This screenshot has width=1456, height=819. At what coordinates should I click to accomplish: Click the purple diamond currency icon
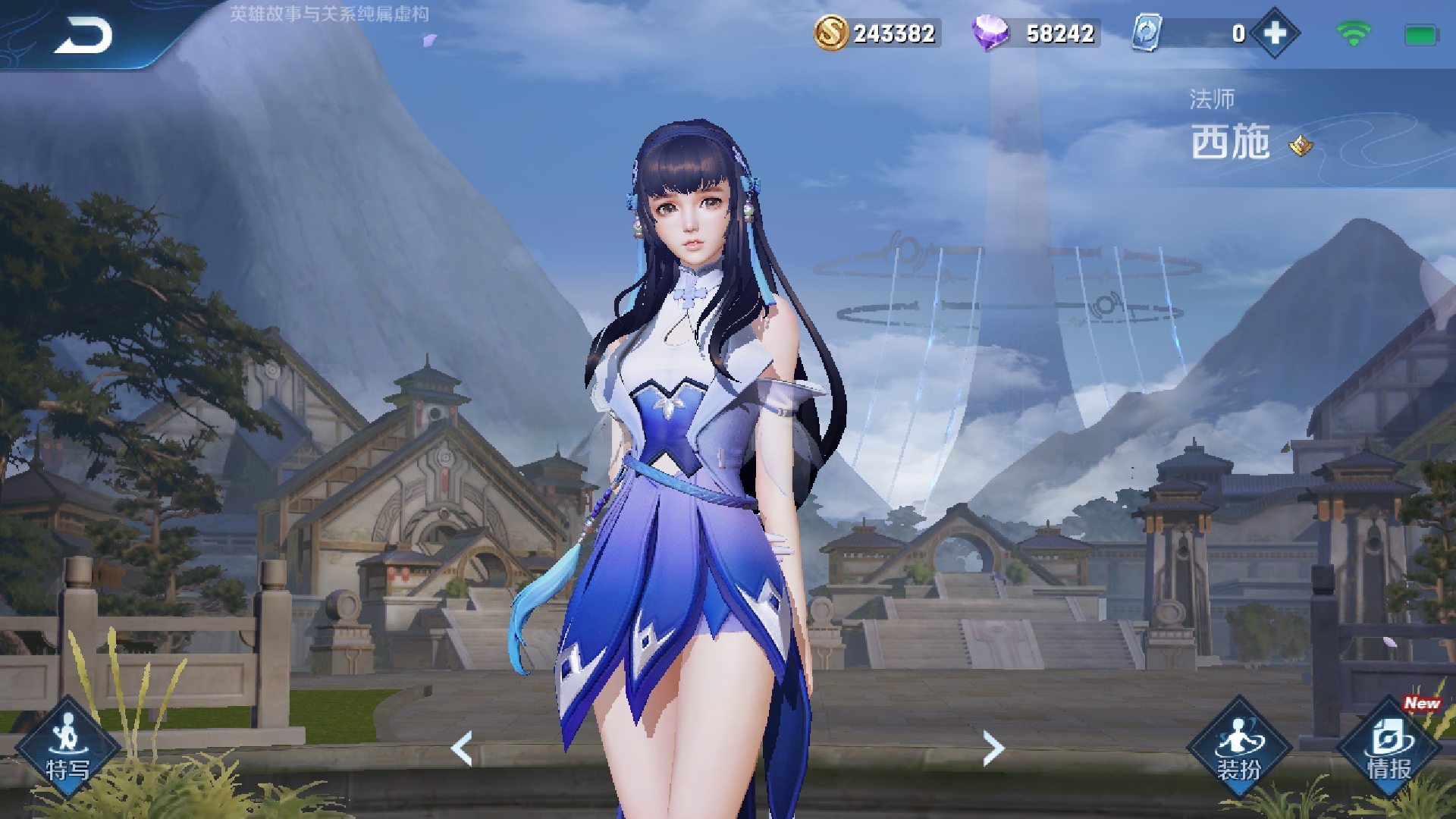click(990, 33)
